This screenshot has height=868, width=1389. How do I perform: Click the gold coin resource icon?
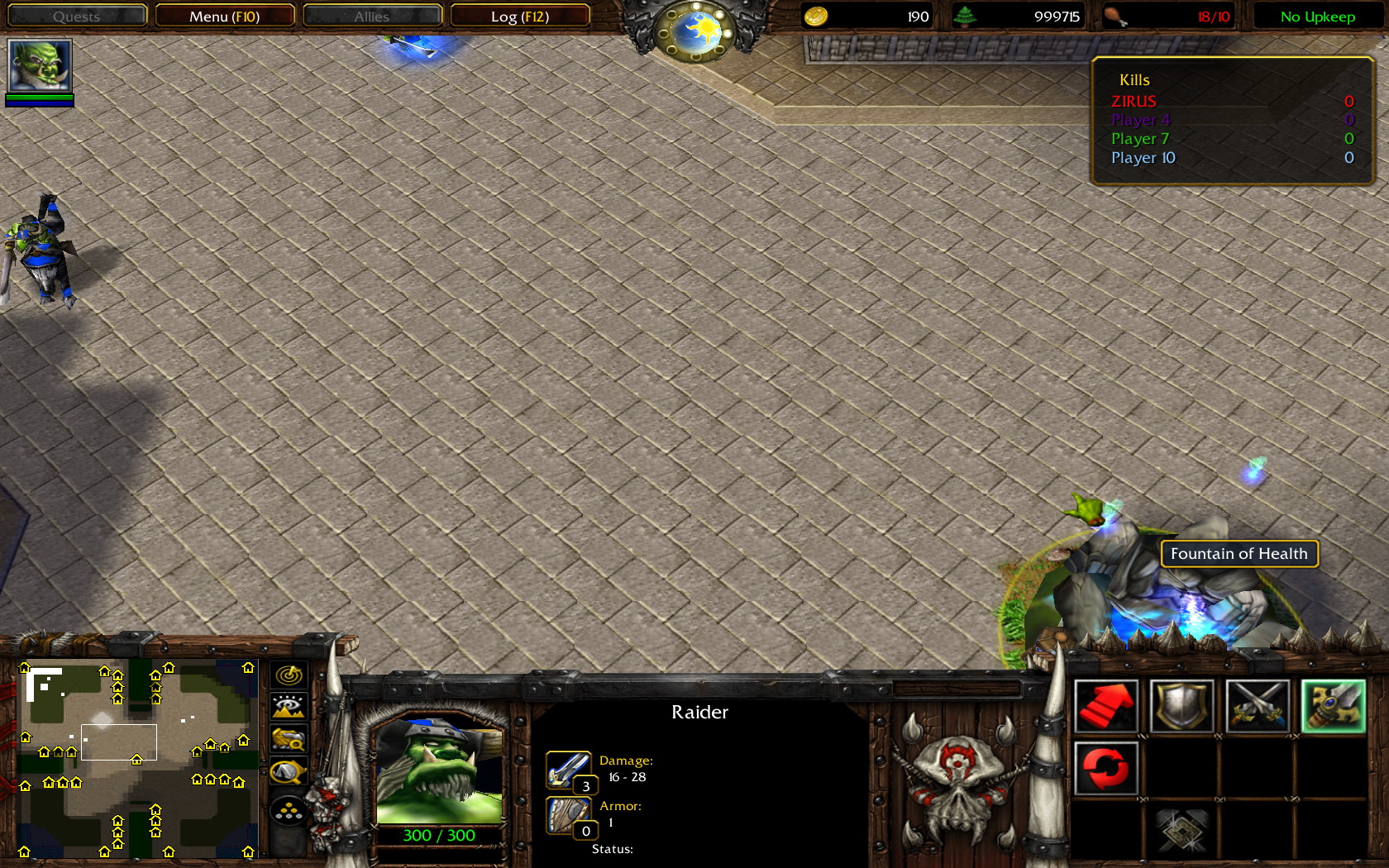click(815, 16)
